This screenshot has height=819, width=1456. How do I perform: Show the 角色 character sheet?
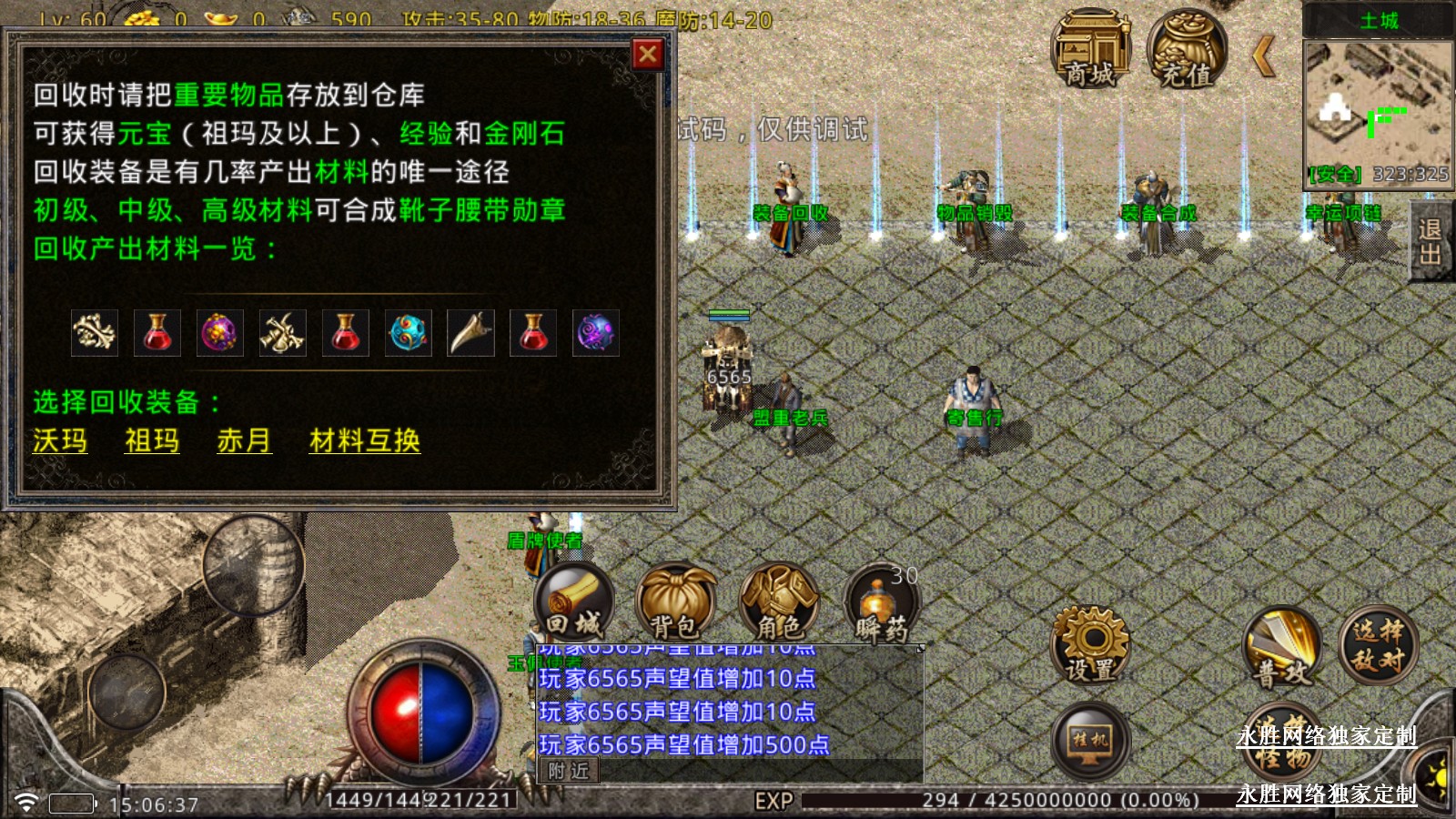click(779, 602)
